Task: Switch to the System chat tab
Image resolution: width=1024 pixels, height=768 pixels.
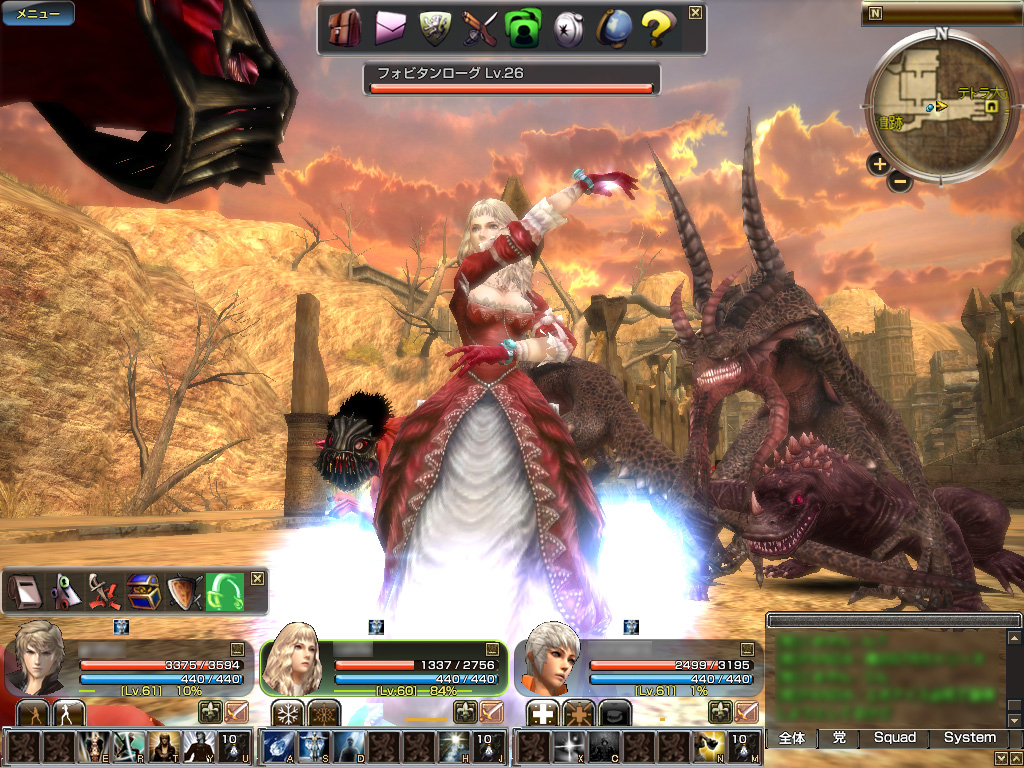Action: coord(969,738)
